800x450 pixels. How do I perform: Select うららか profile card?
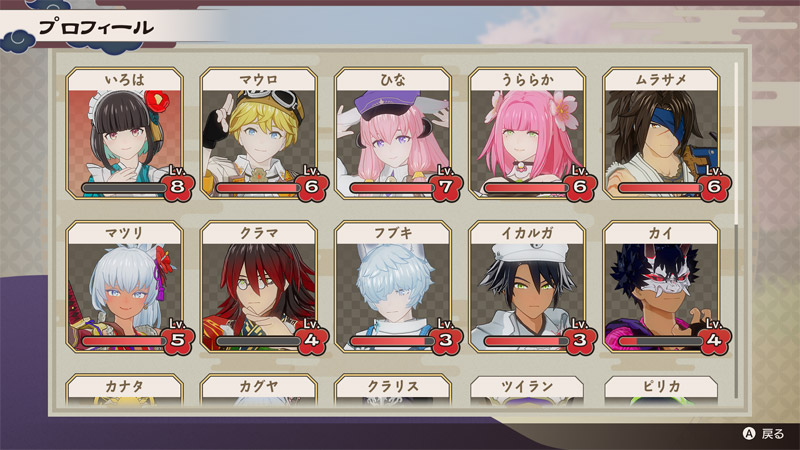pos(527,135)
